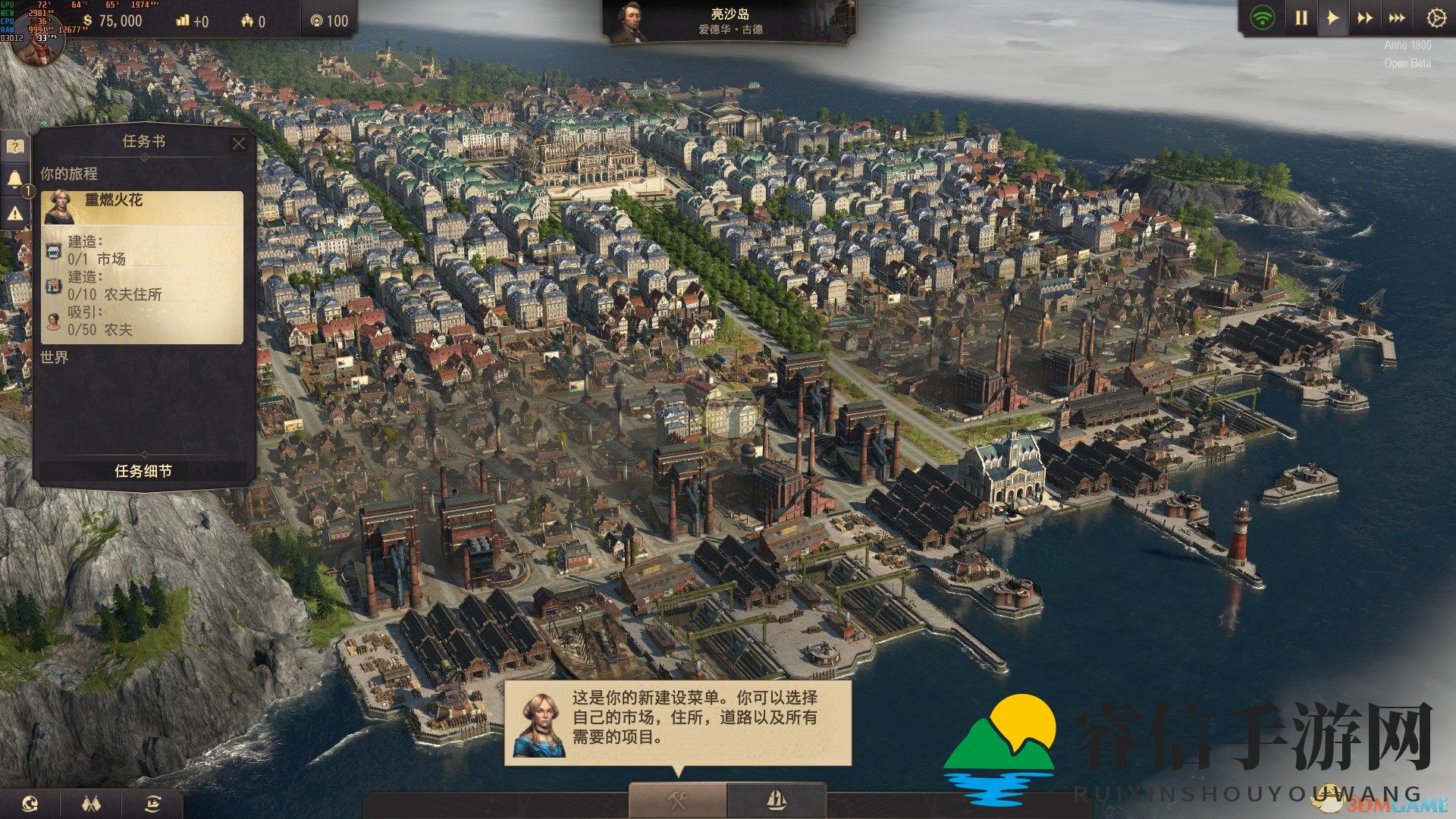Close the 任务书 quest book panel
The width and height of the screenshot is (1456, 819).
coord(239,143)
